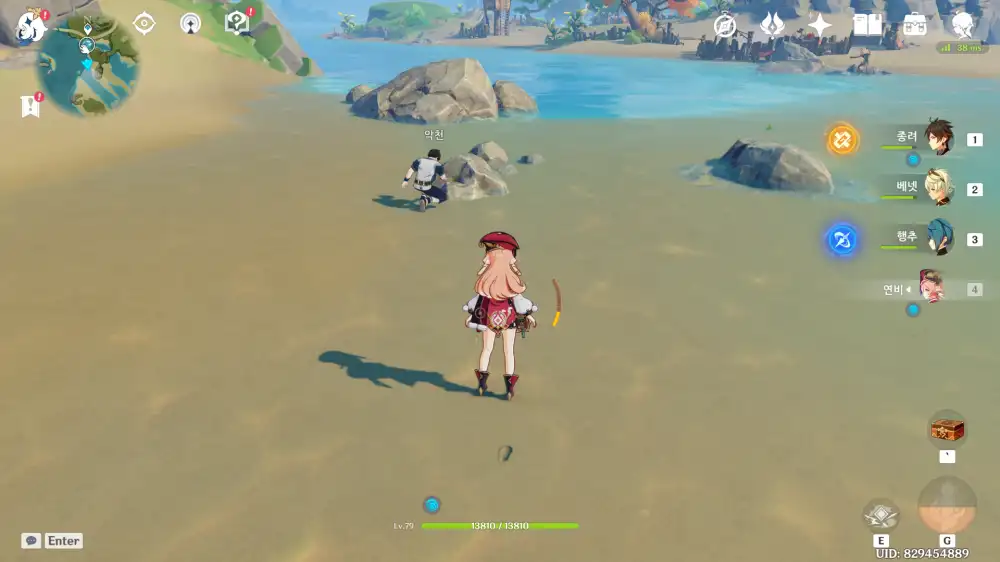Image resolution: width=1000 pixels, height=562 pixels.
Task: Open the winged flame icon in the top bar
Action: pyautogui.click(x=772, y=26)
